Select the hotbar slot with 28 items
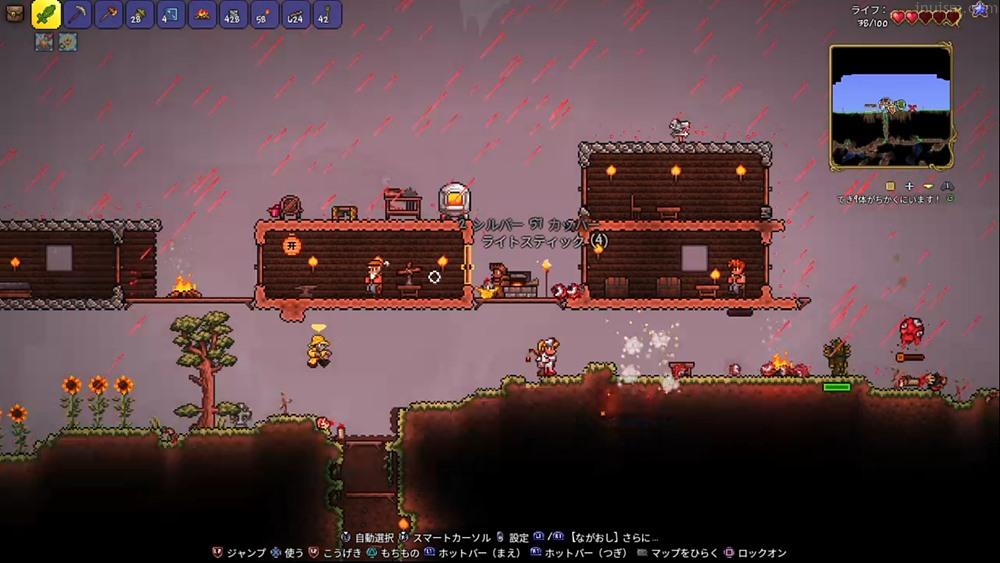The height and width of the screenshot is (563, 1000). [140, 15]
